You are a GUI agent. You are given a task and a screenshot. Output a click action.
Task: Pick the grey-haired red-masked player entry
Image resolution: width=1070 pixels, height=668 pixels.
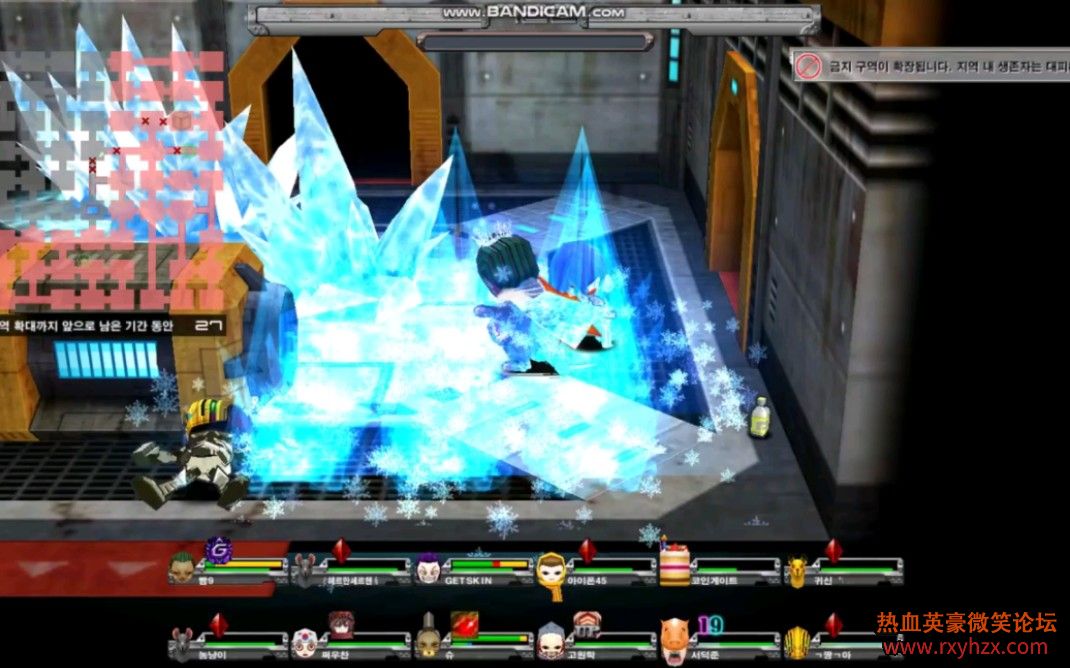click(551, 639)
